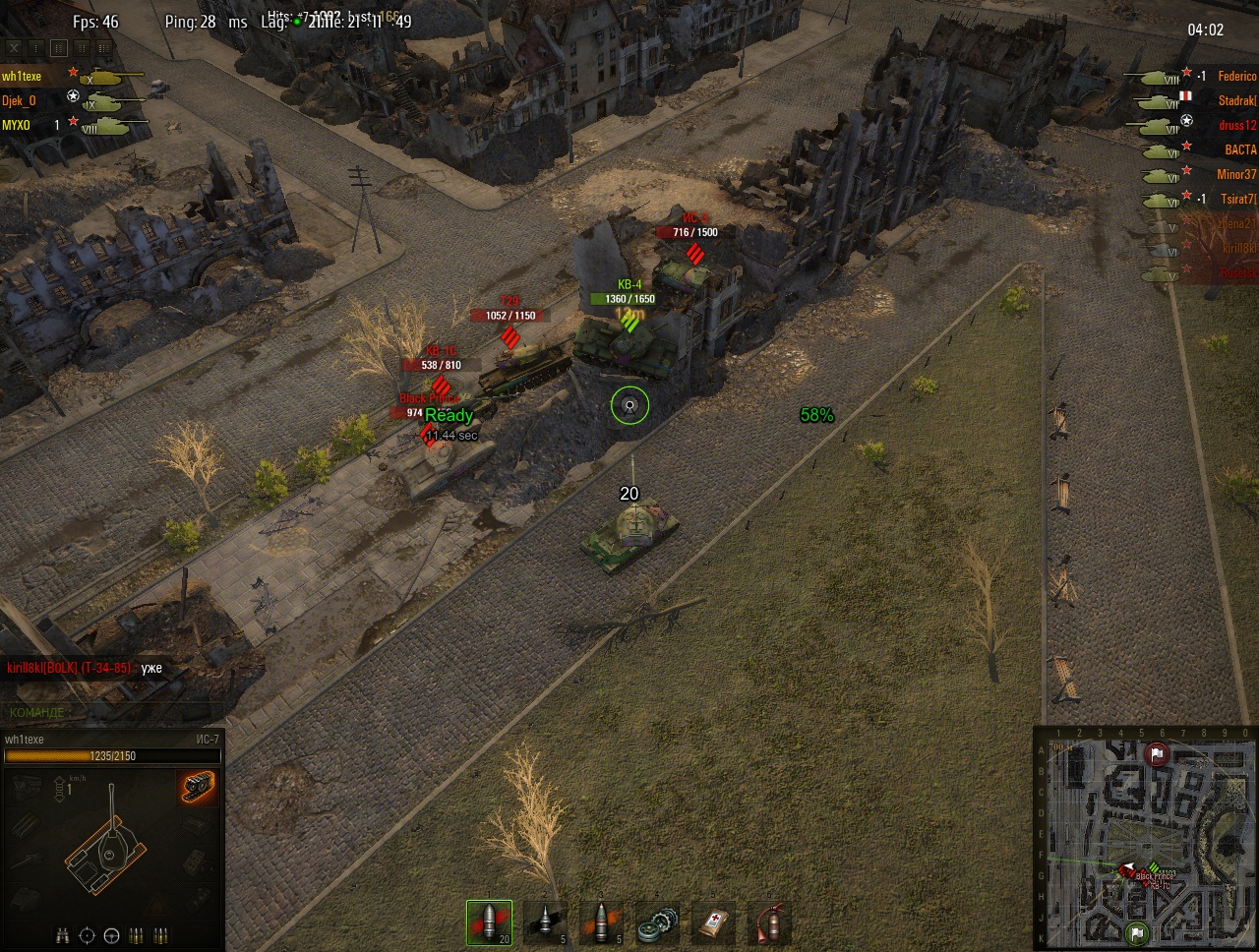
Task: Hide the team panel with the X button
Action: [x=14, y=47]
